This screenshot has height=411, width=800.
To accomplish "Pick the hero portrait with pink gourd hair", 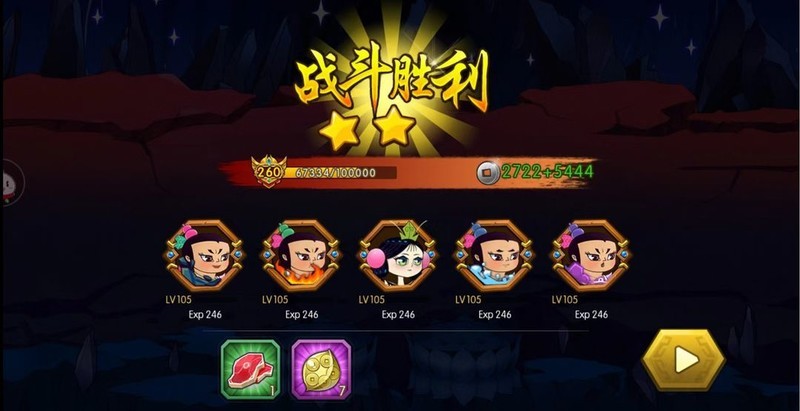I will 204,257.
